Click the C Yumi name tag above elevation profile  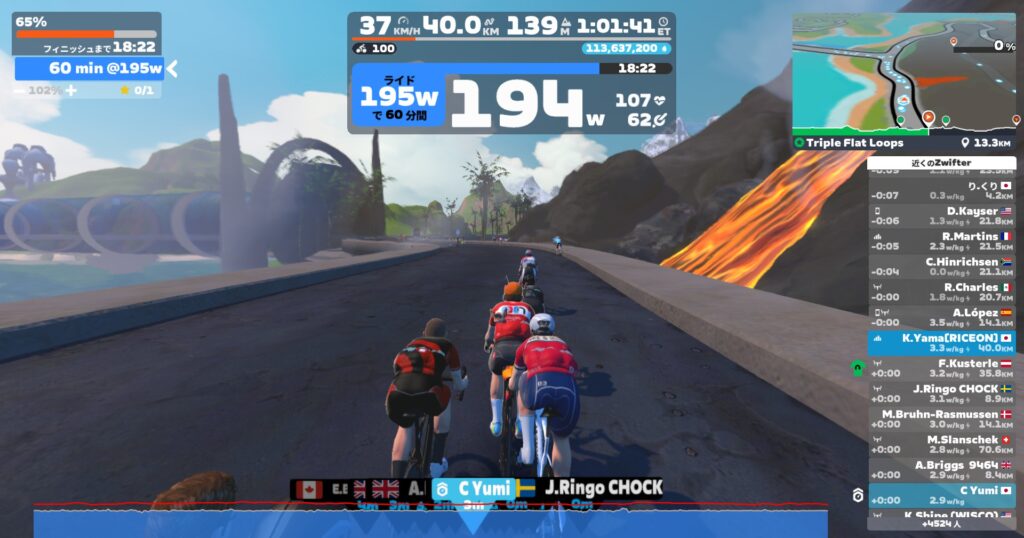click(474, 489)
